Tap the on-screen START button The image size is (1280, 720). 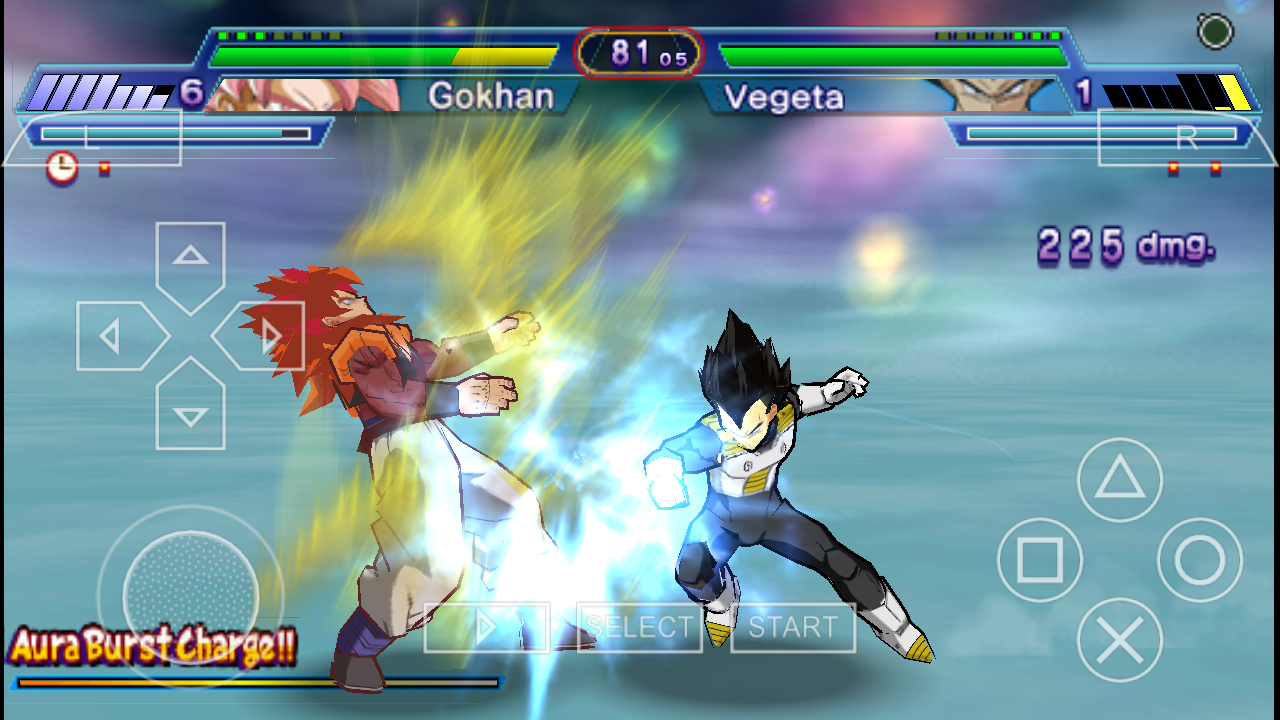792,627
